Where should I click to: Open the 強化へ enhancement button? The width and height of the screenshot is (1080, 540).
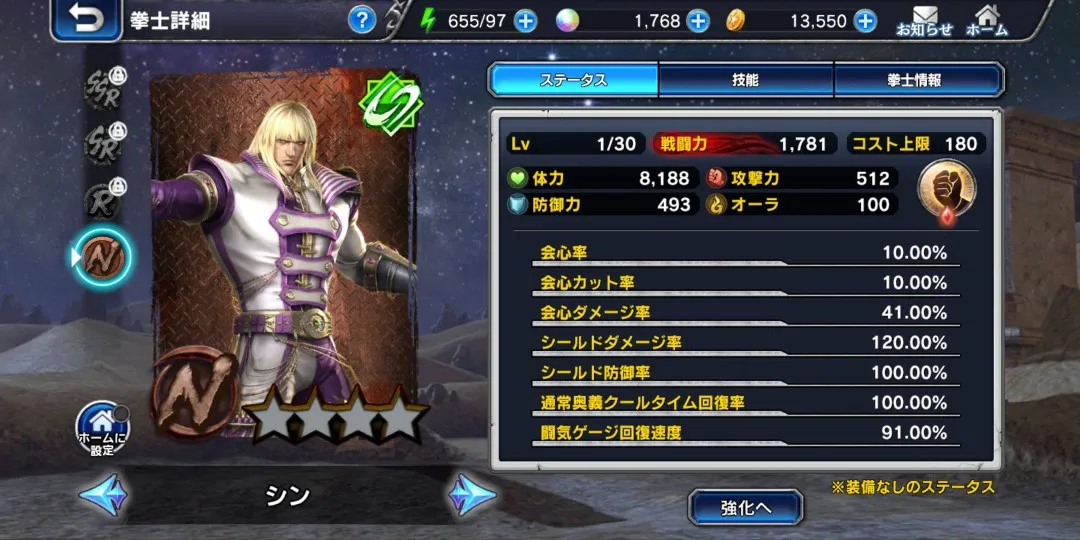745,507
